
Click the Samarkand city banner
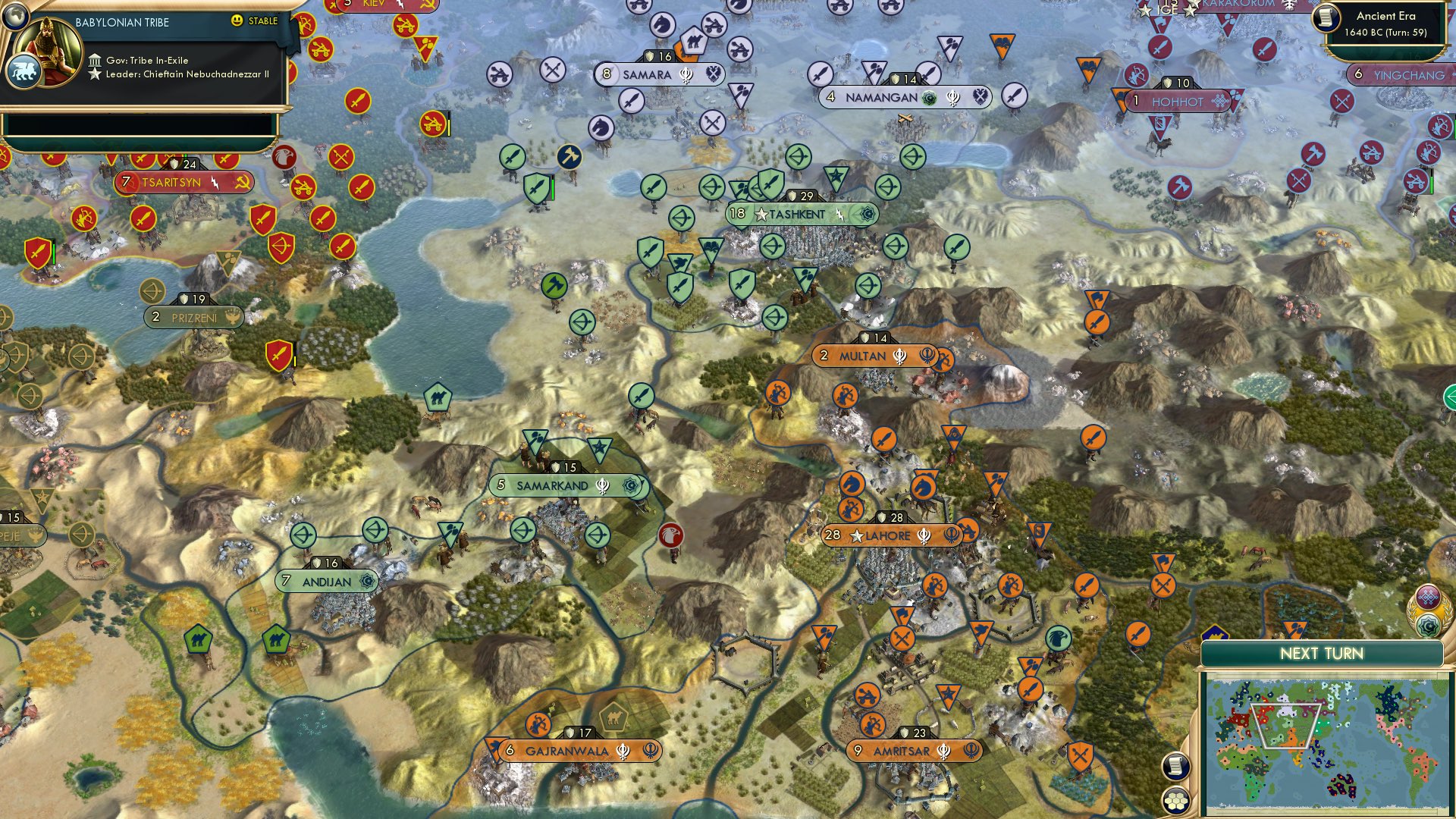[554, 483]
